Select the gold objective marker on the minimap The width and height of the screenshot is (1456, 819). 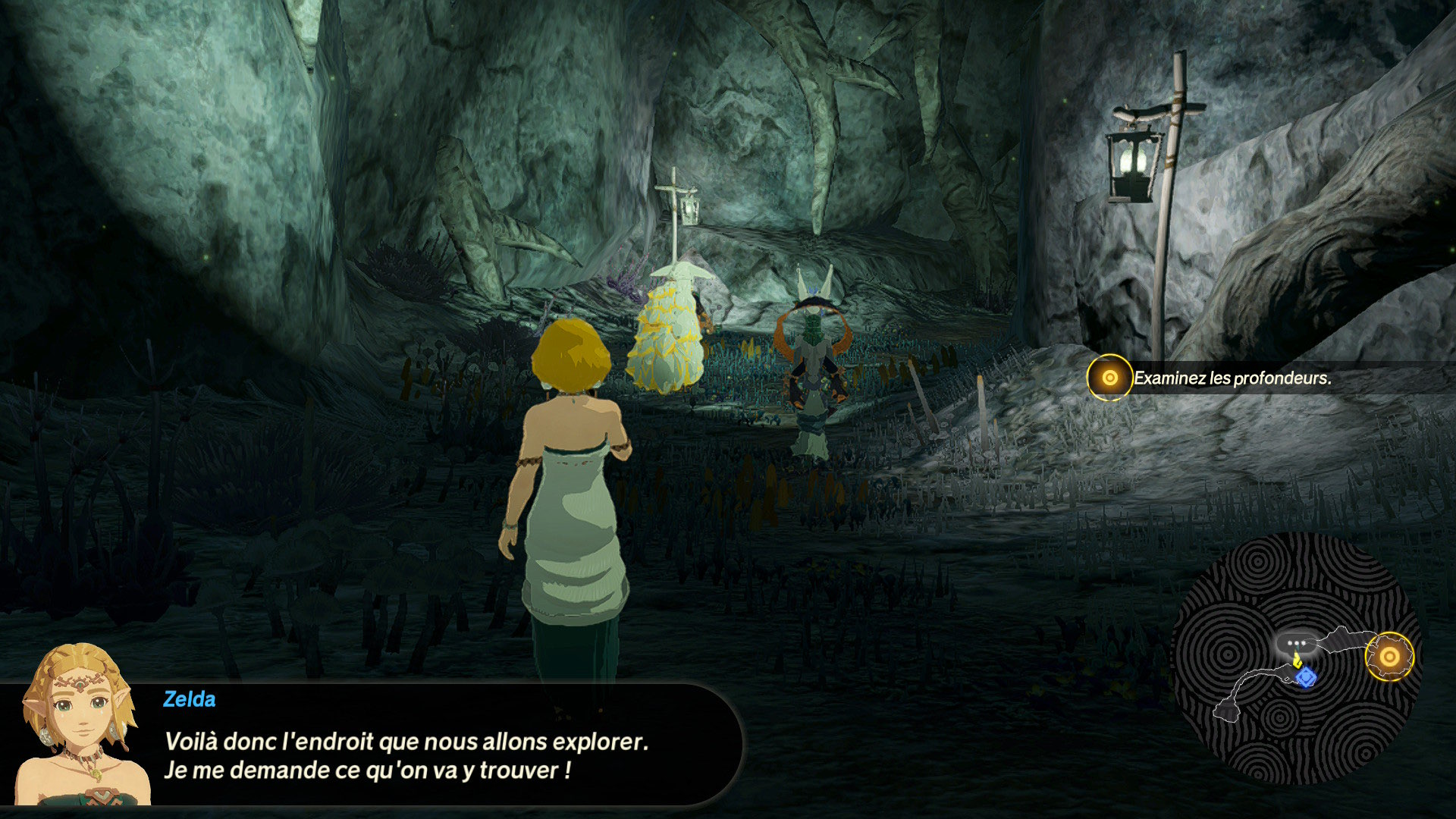click(1389, 657)
